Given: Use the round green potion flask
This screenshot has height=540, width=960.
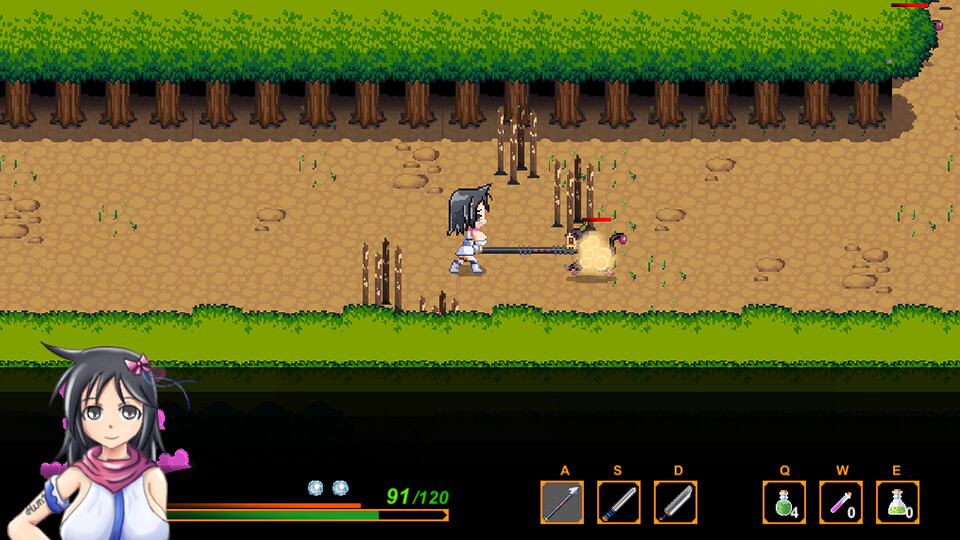Looking at the screenshot, I should tap(784, 502).
